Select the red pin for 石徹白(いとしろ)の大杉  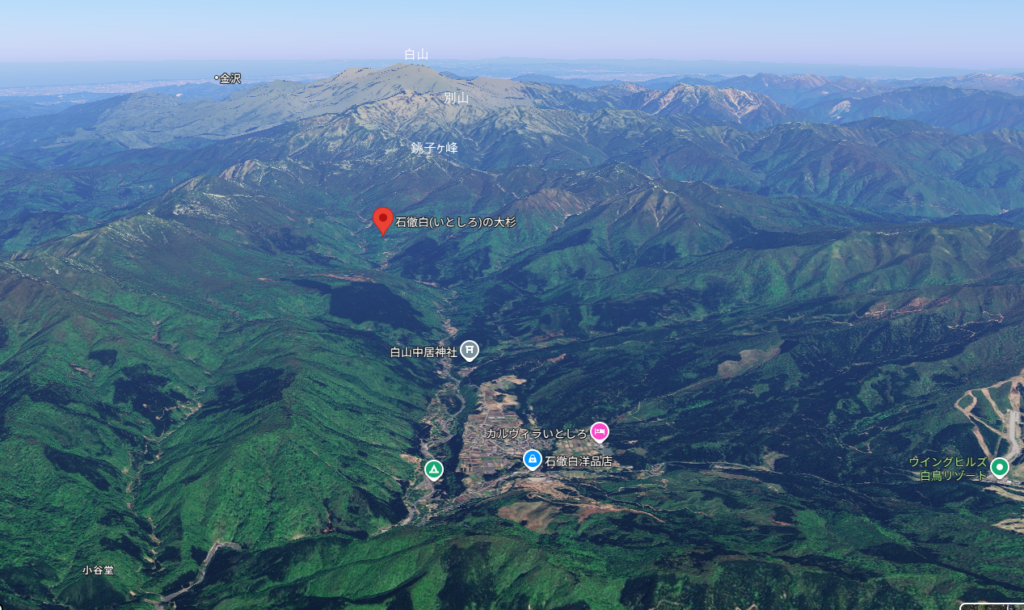point(383,220)
